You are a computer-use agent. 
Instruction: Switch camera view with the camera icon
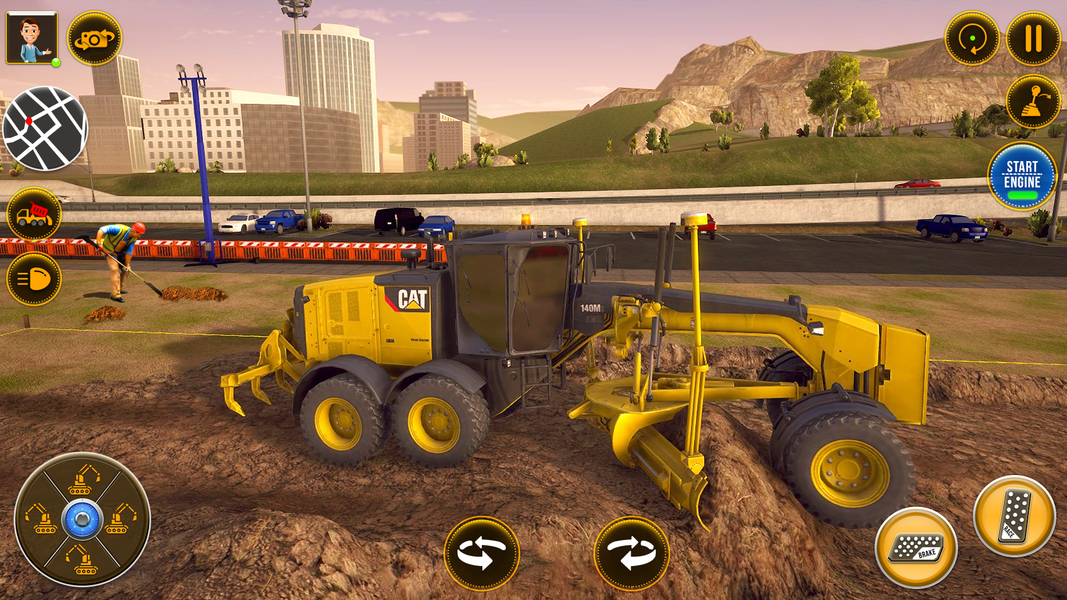pos(94,38)
